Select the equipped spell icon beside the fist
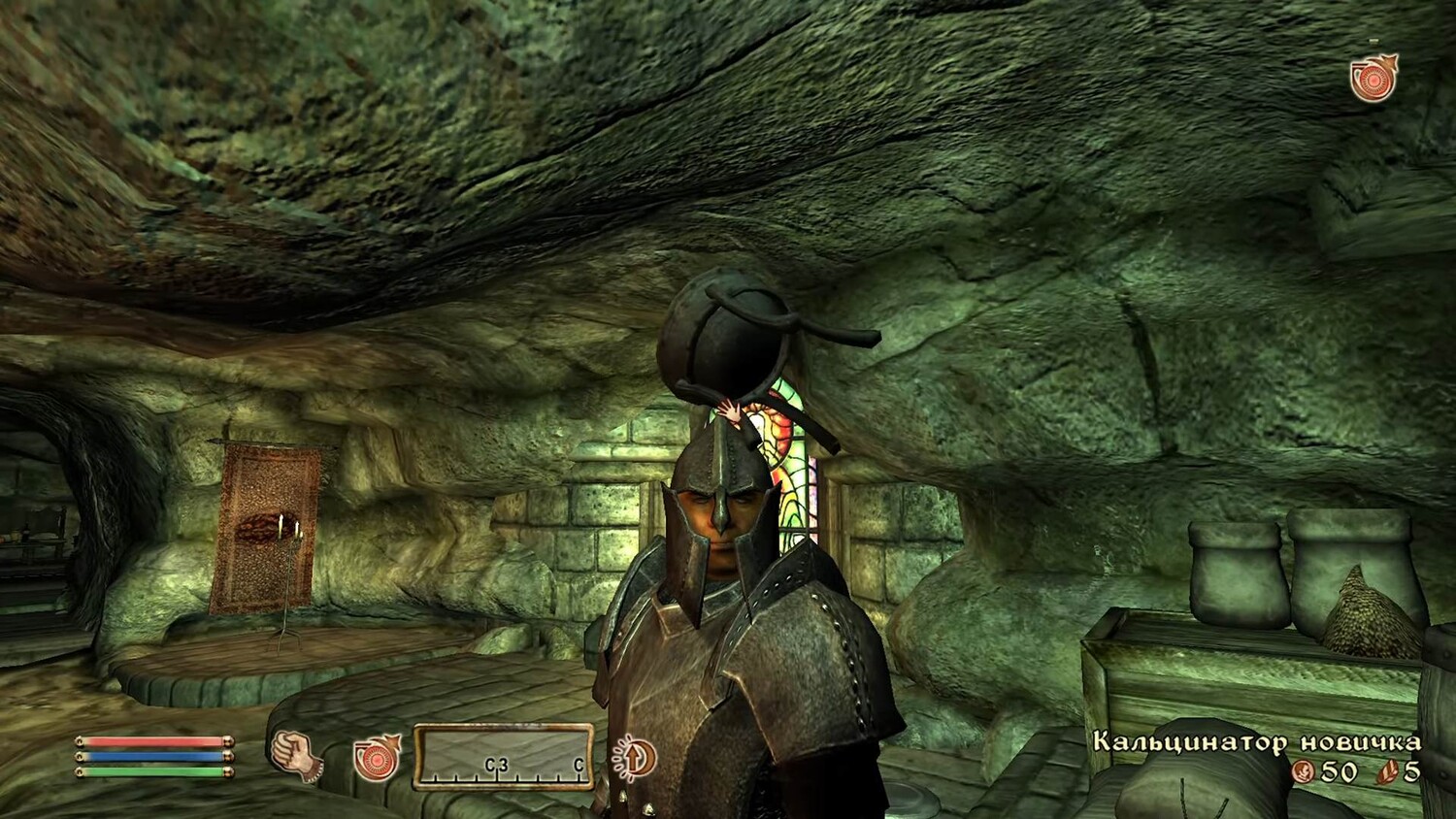Viewport: 1456px width, 819px height. [377, 757]
